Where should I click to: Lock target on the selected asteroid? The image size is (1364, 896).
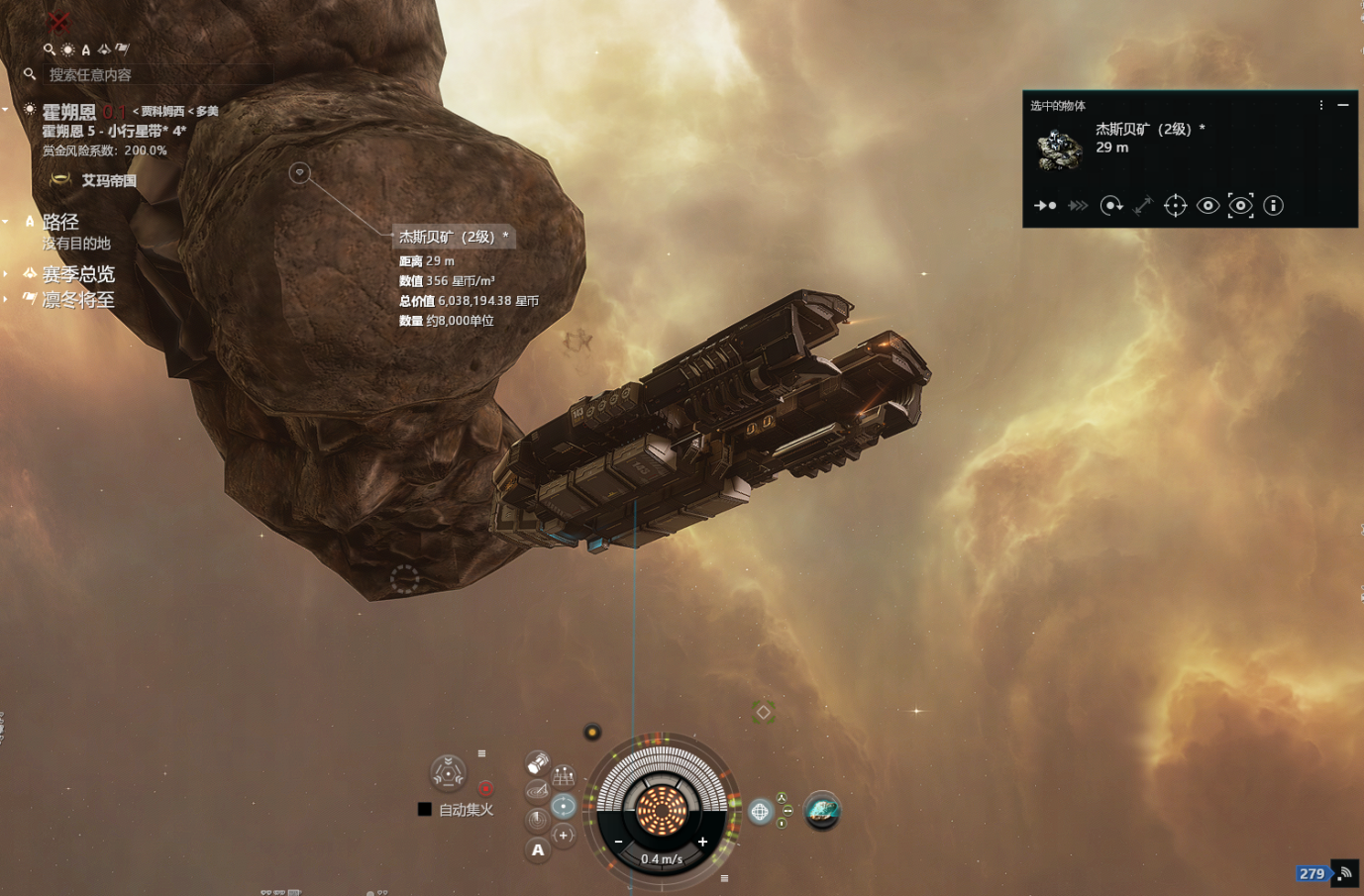[1175, 206]
